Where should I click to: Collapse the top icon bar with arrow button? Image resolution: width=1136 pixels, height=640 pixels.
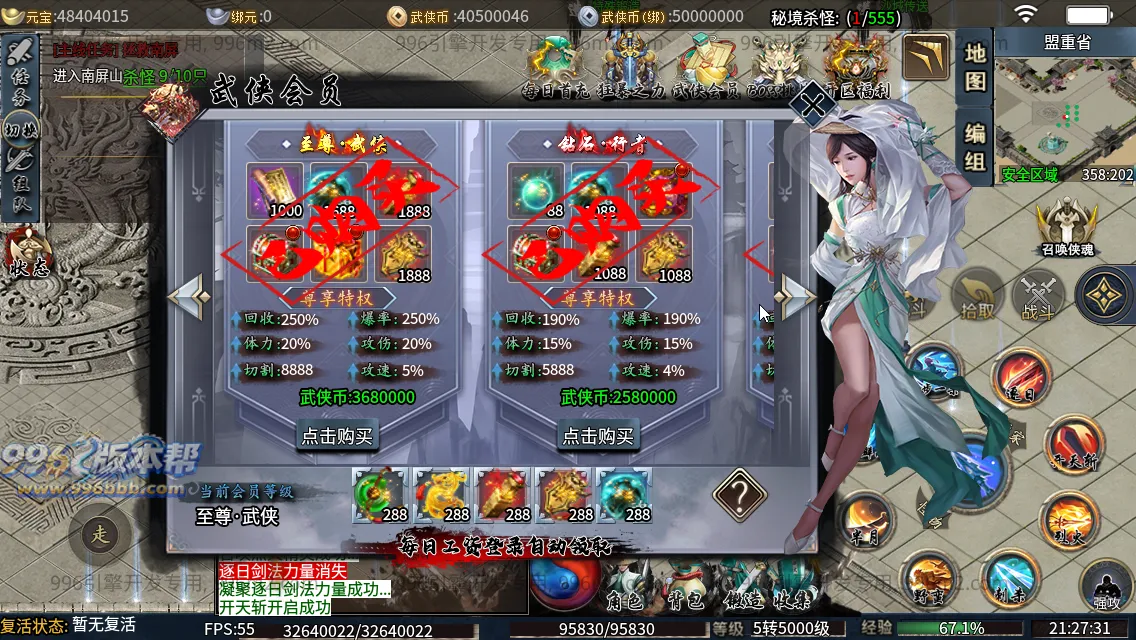[x=926, y=59]
